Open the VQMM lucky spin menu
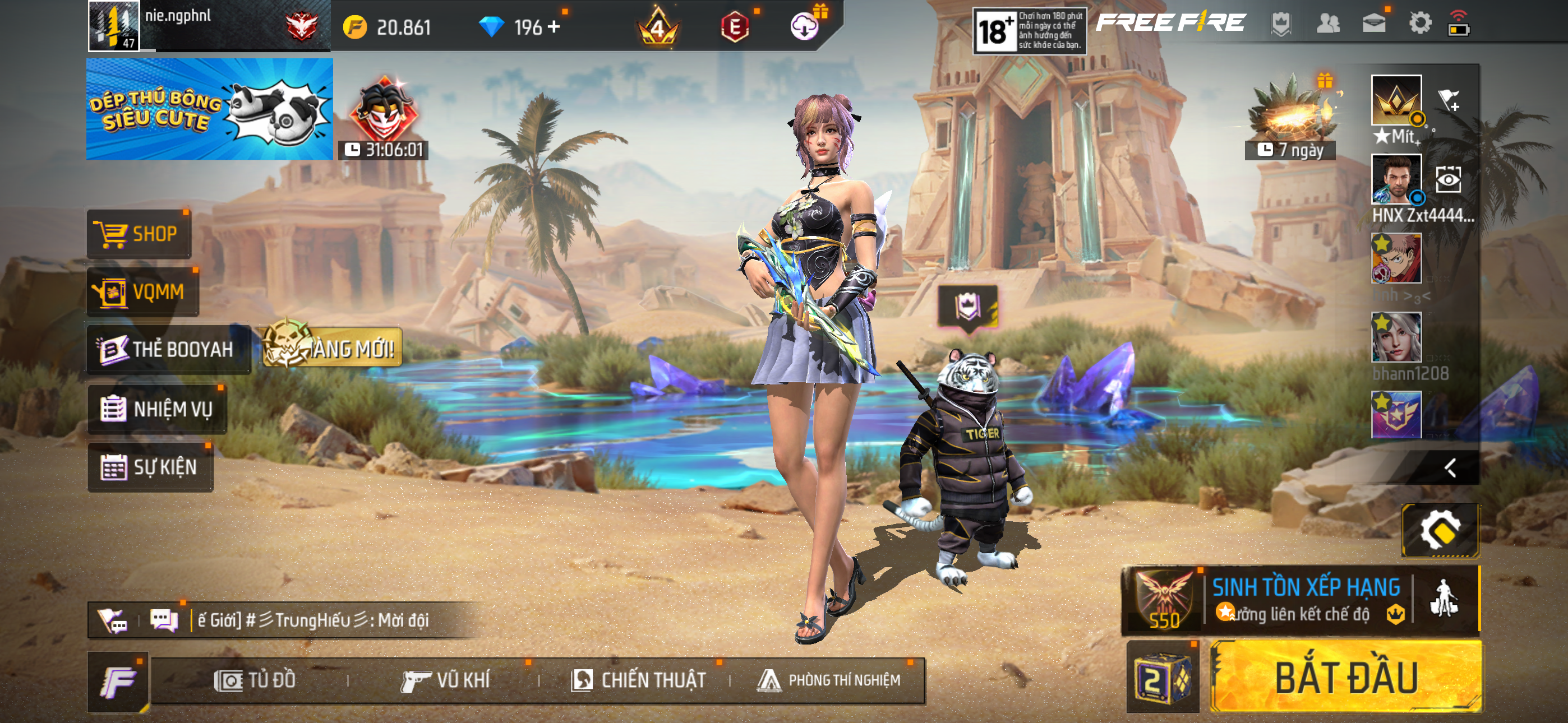1568x723 pixels. point(142,292)
